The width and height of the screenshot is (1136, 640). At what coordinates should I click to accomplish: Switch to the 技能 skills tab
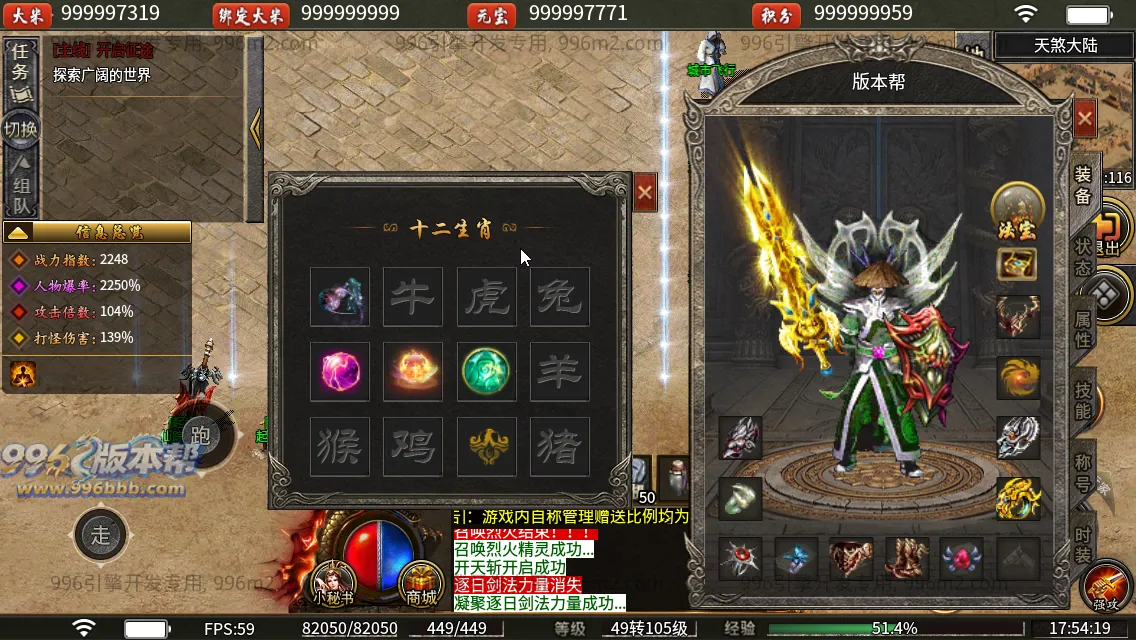coord(1084,400)
